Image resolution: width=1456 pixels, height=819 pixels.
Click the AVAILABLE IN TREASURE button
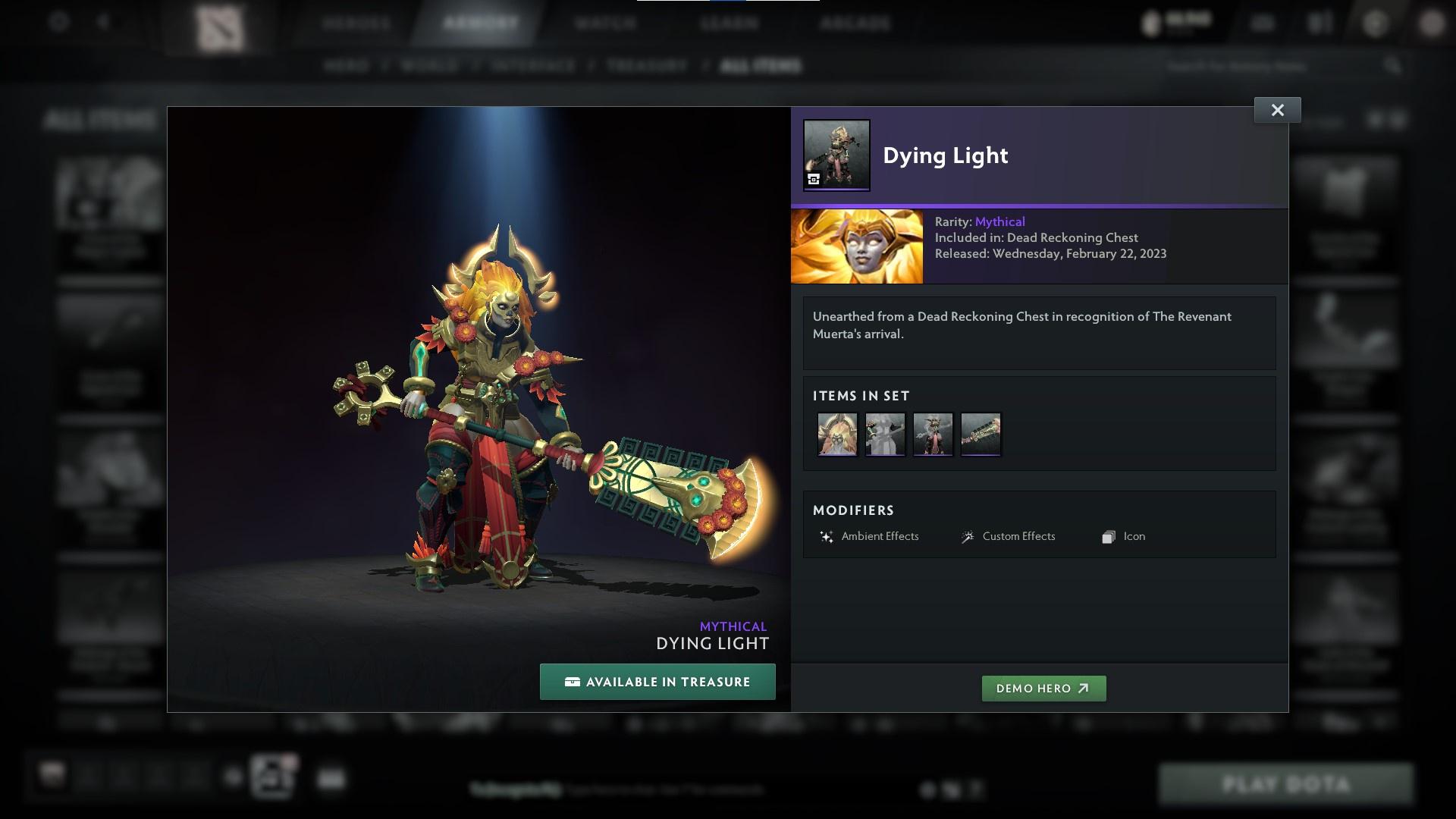(x=657, y=681)
